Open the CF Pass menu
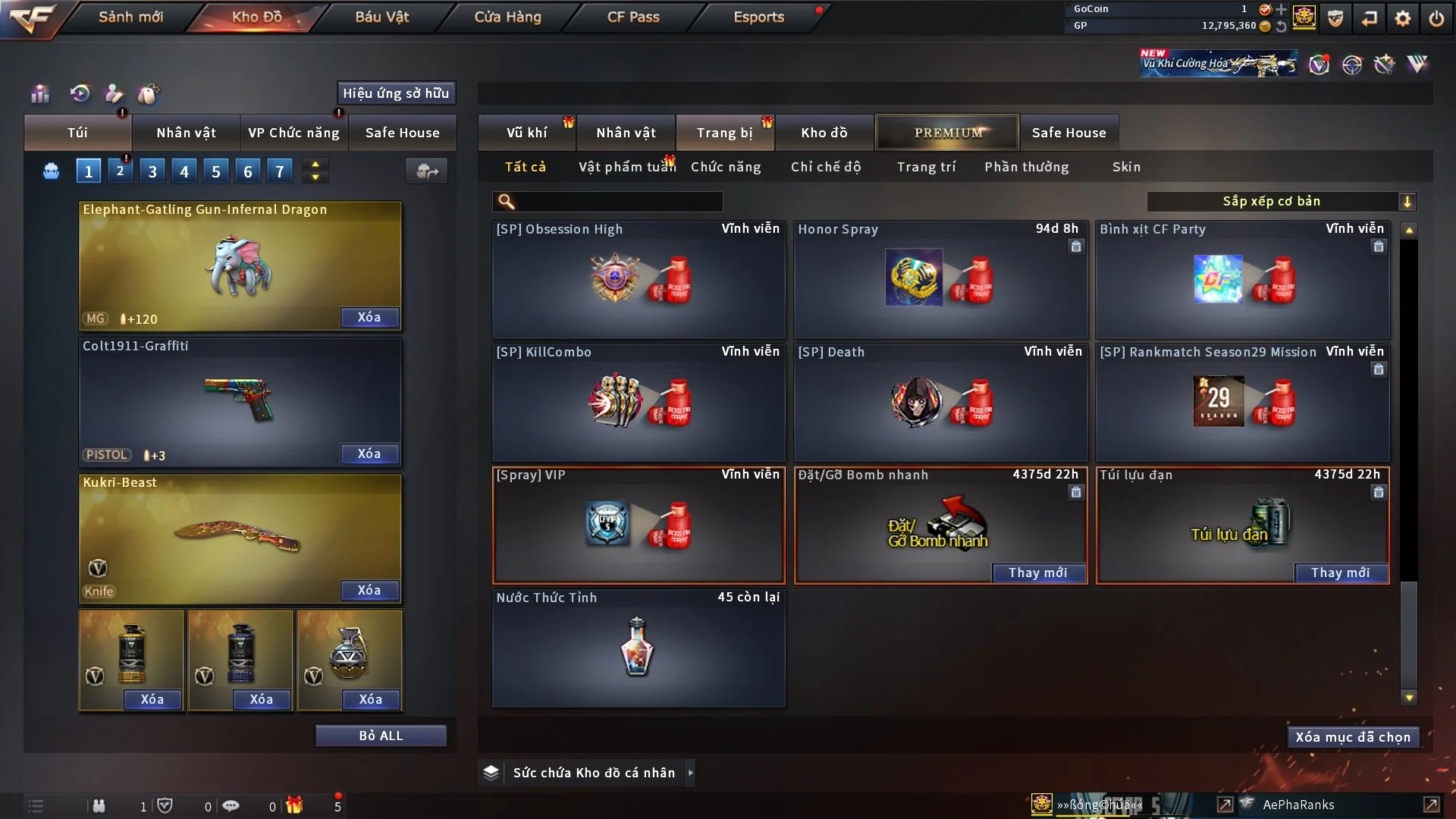The height and width of the screenshot is (819, 1456). (x=633, y=17)
